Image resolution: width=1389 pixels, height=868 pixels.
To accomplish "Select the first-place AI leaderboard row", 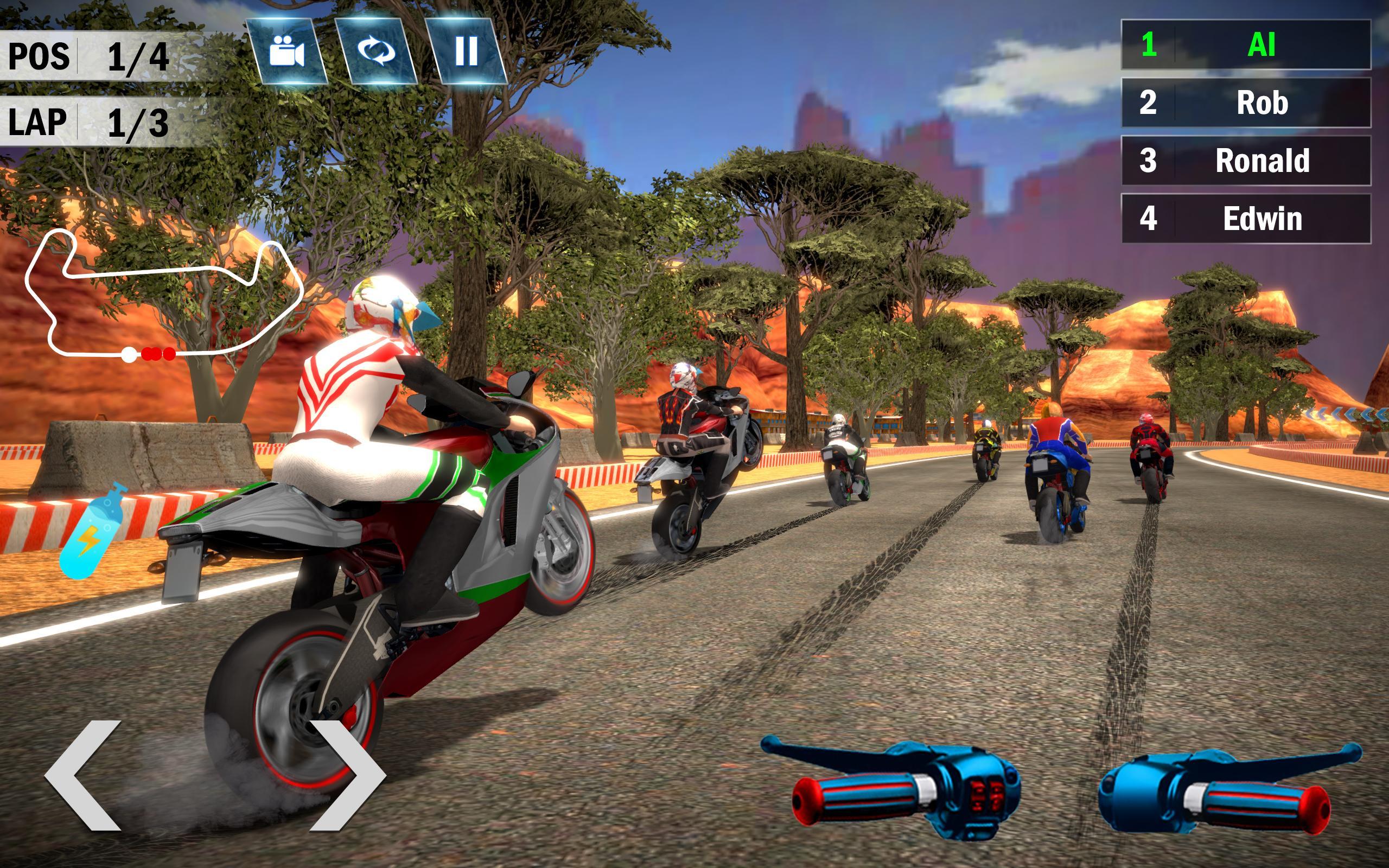I will pyautogui.click(x=1246, y=45).
